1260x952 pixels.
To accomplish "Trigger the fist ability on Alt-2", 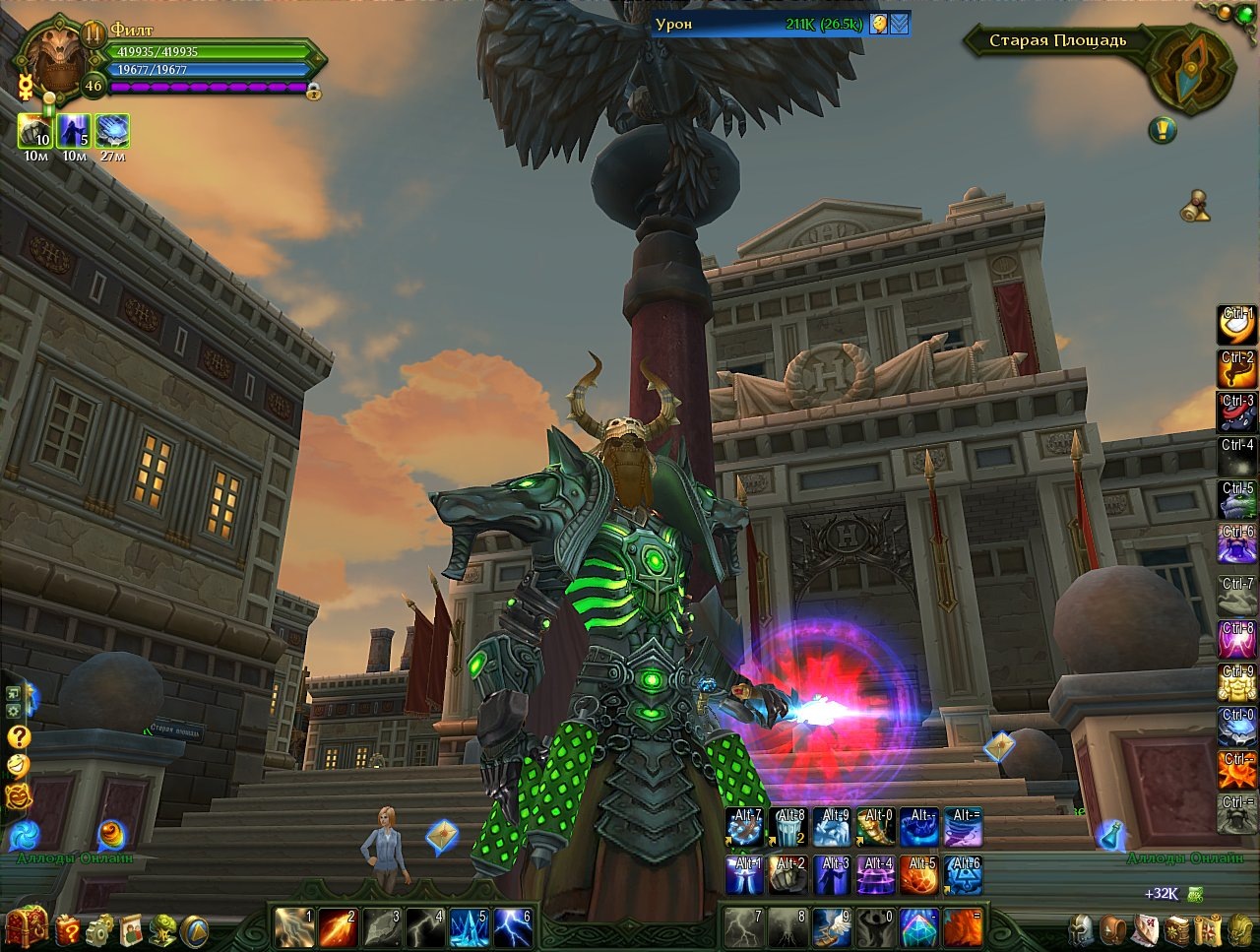I will [789, 875].
